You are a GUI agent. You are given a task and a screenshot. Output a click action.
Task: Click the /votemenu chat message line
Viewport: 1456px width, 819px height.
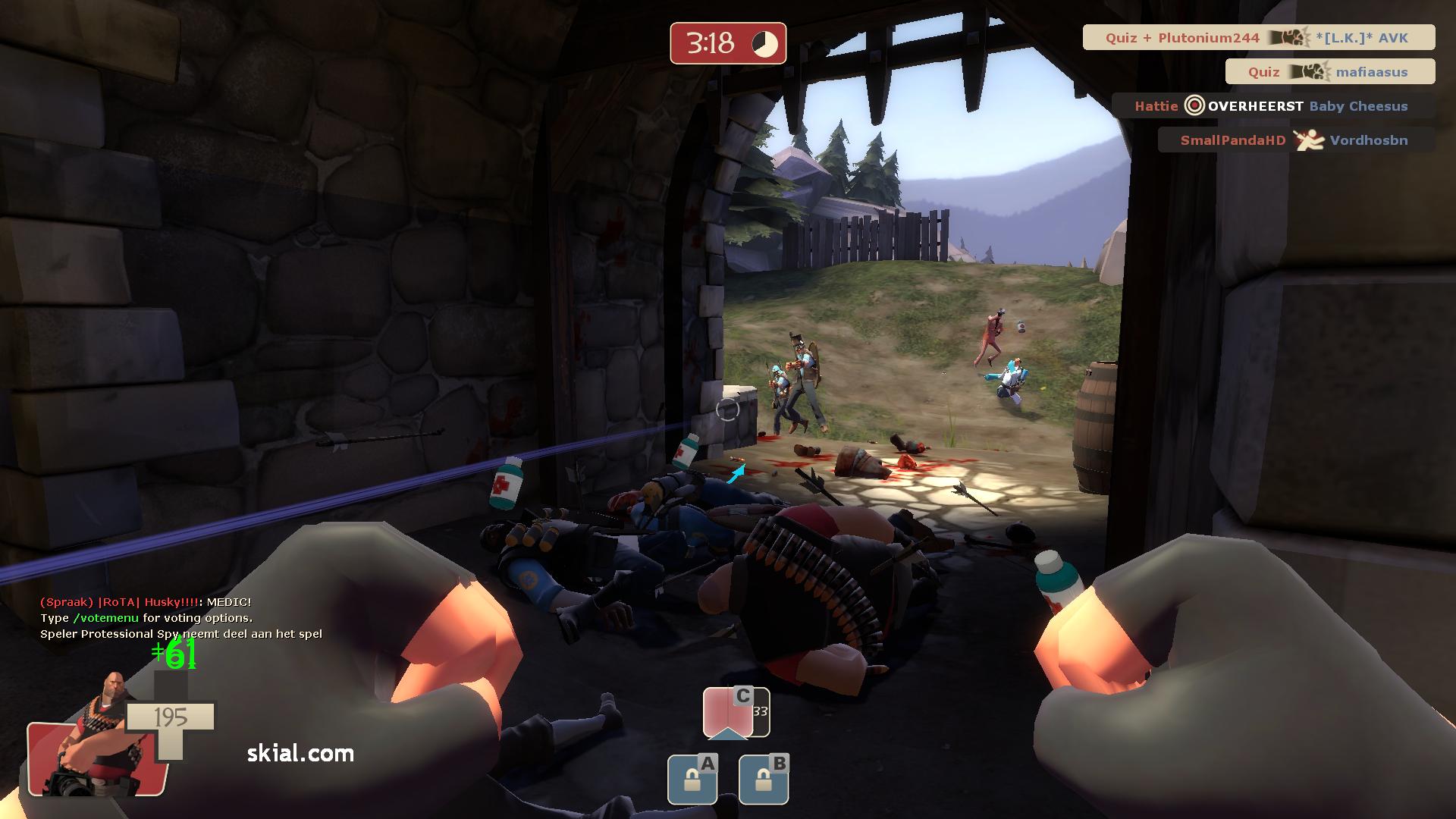point(146,618)
